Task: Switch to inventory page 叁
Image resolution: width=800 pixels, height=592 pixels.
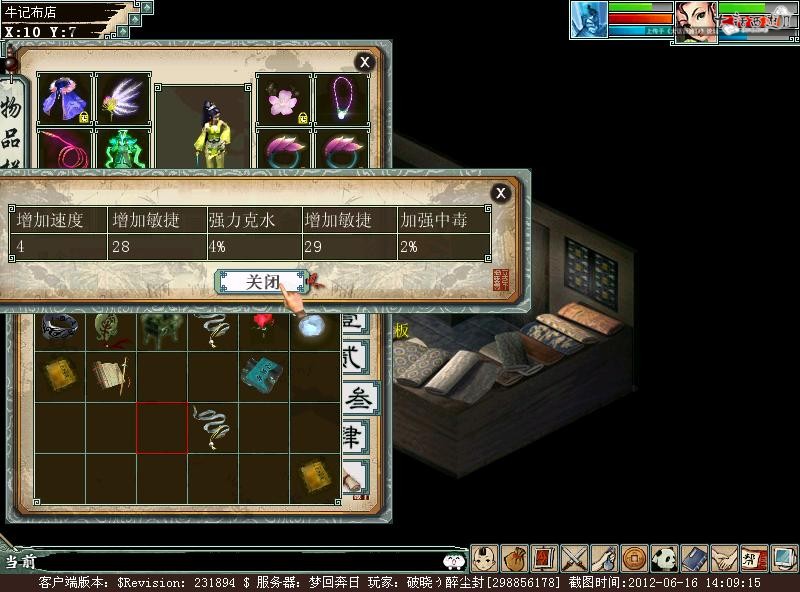Action: (x=358, y=398)
